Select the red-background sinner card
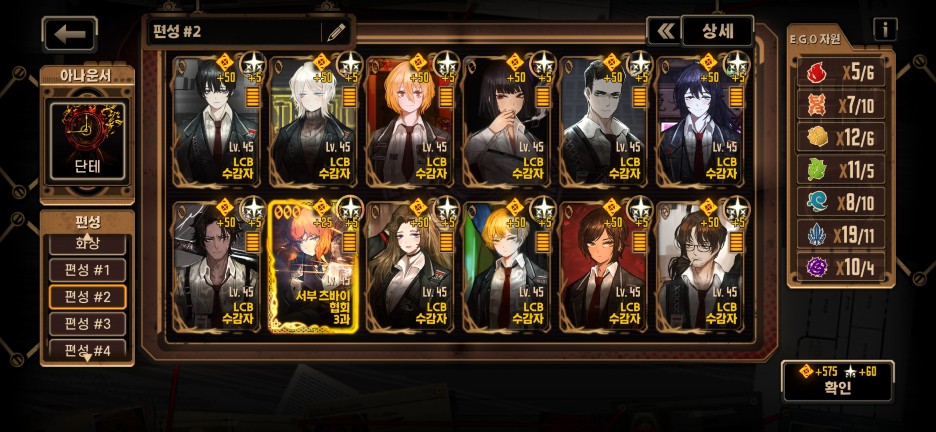The height and width of the screenshot is (432, 936). [x=604, y=266]
